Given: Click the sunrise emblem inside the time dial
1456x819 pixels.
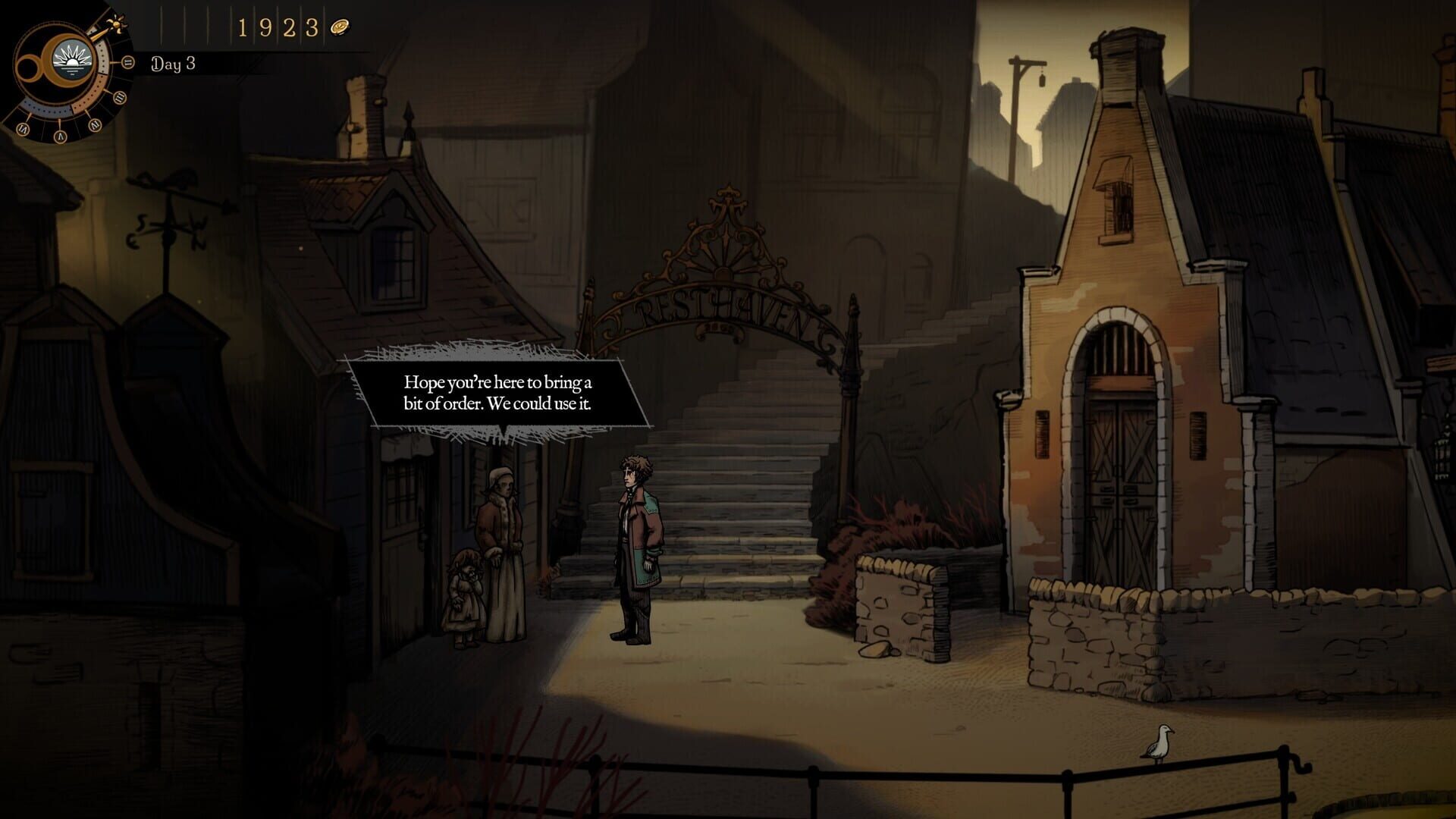Looking at the screenshot, I should [x=71, y=61].
